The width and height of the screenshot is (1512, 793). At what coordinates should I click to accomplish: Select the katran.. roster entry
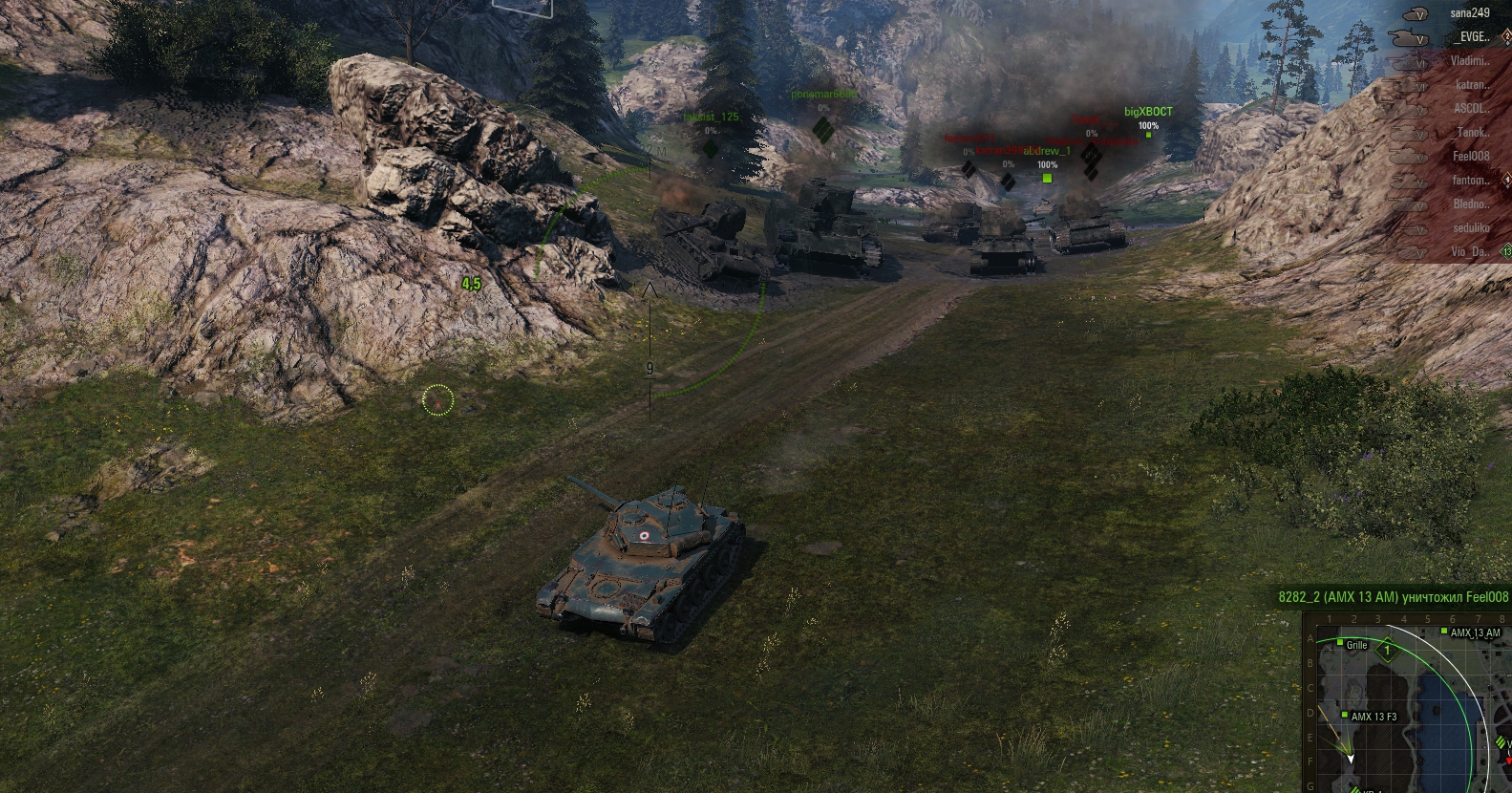coord(1471,85)
